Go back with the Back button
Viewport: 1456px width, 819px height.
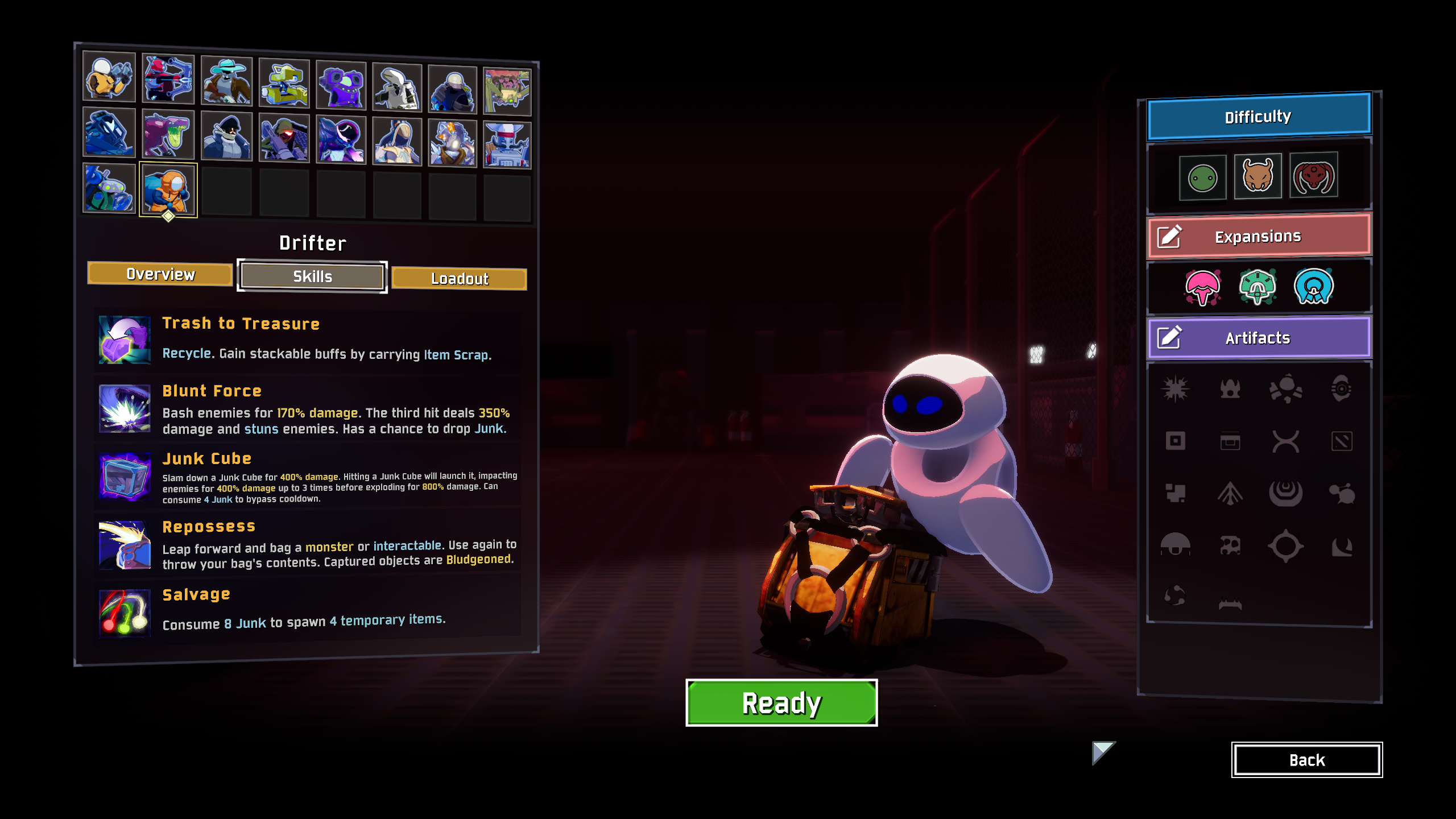(x=1306, y=760)
